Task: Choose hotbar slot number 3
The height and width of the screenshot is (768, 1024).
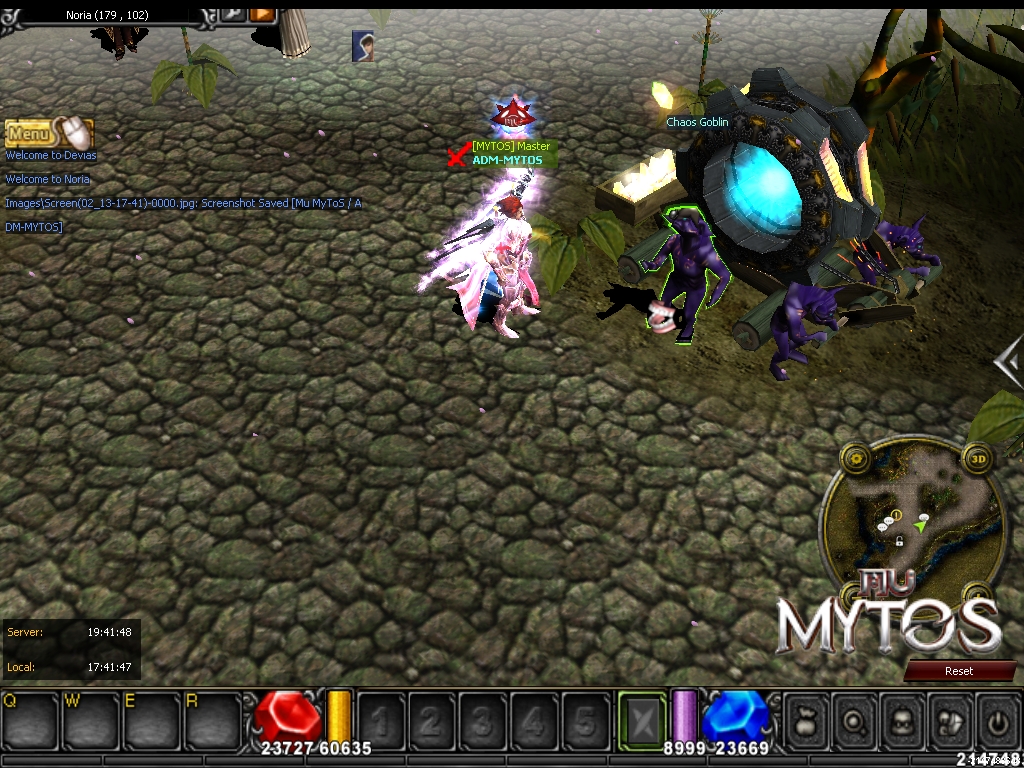Action: pyautogui.click(x=483, y=720)
